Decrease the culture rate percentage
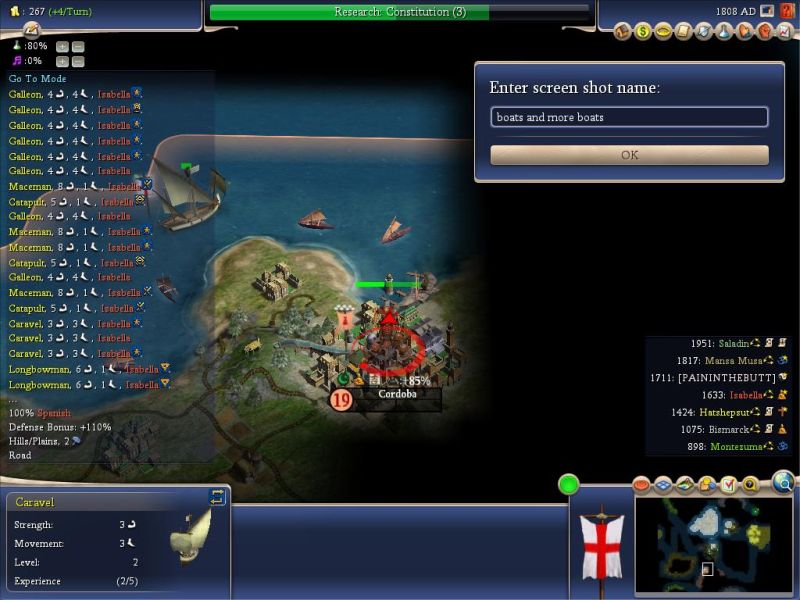The height and width of the screenshot is (600, 800). click(x=78, y=61)
